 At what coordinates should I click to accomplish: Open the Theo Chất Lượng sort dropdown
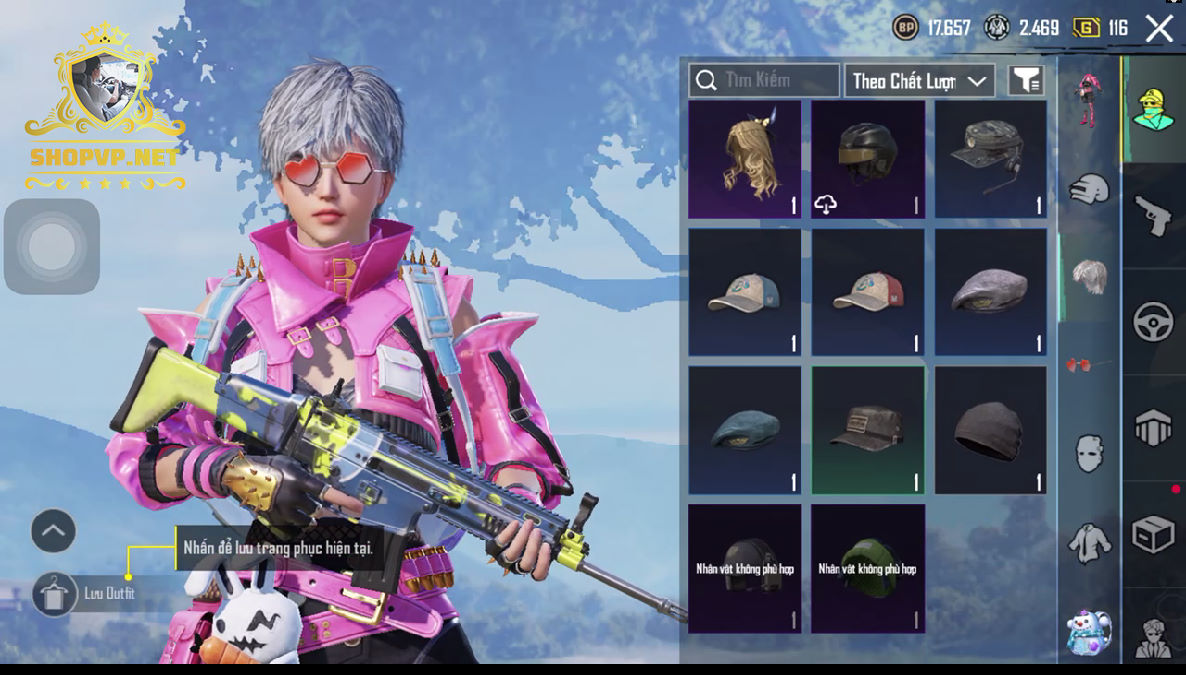pyautogui.click(x=919, y=81)
